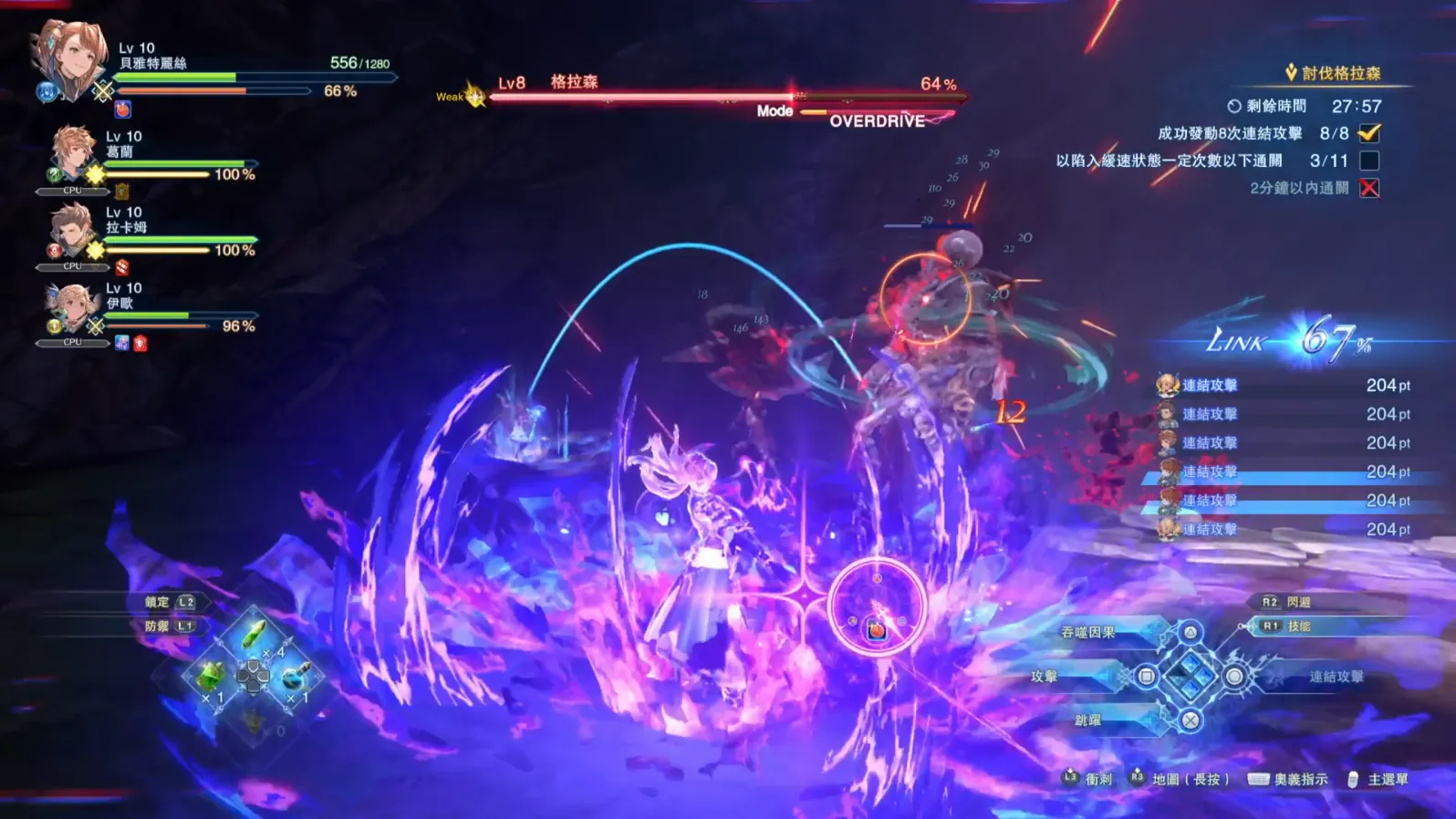Open the 討伐格拉森 quest objective header
This screenshot has height=819, width=1456.
point(1340,73)
